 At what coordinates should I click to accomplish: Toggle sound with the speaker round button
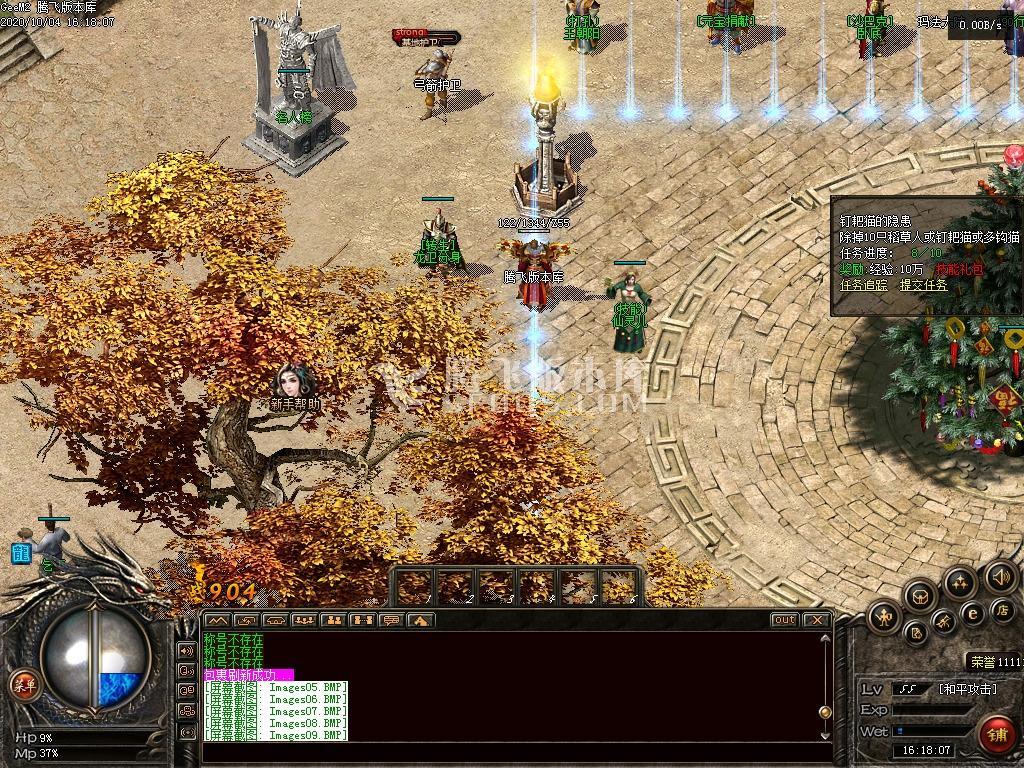click(x=1000, y=576)
